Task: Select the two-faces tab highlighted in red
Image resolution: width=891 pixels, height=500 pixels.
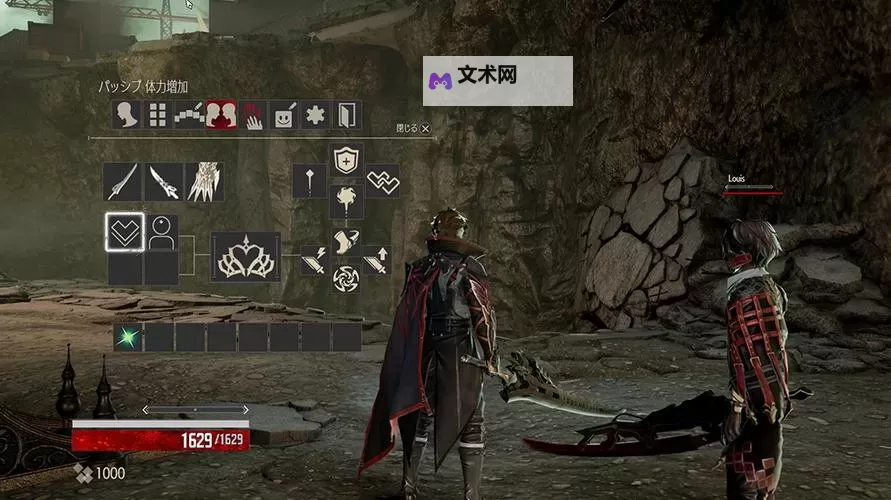Action: 221,115
